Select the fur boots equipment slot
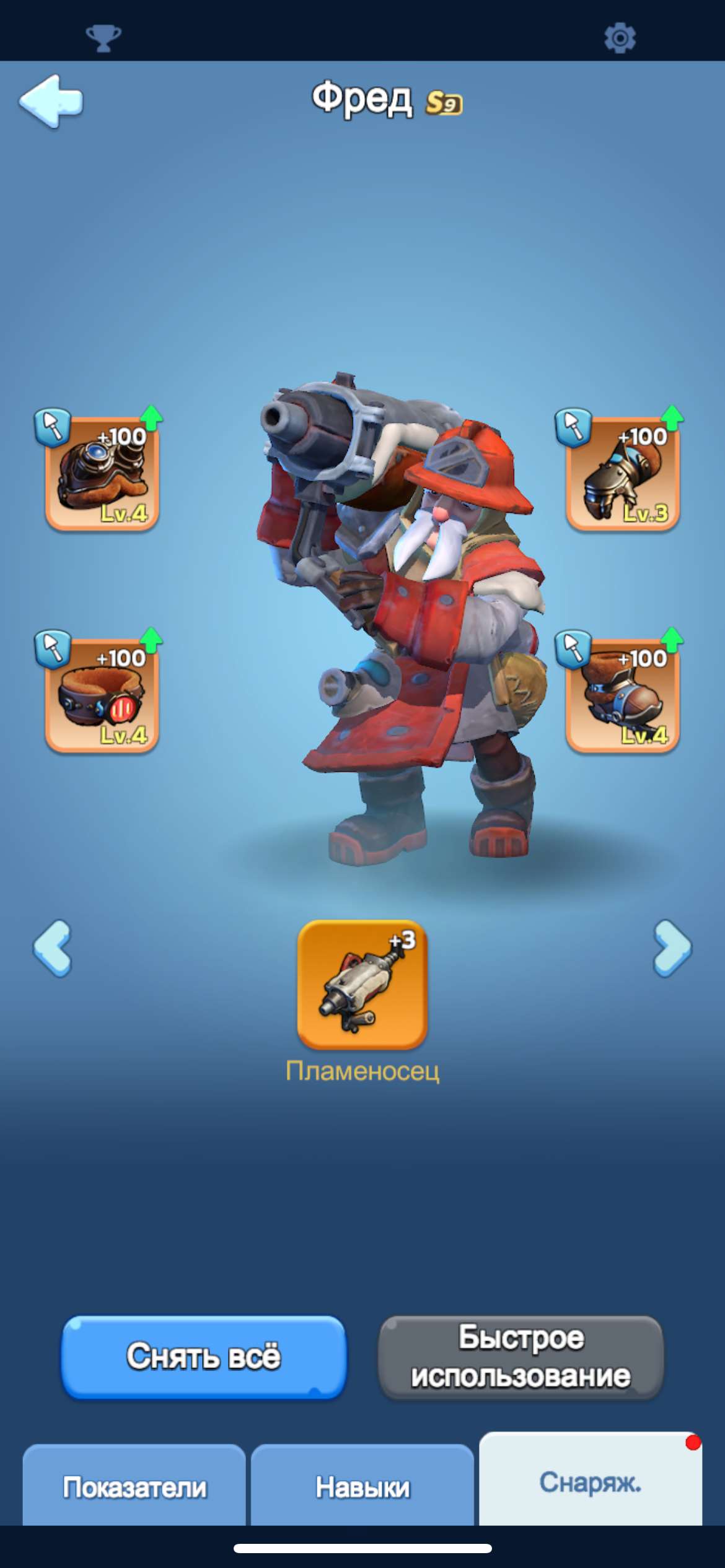This screenshot has width=725, height=1568. click(623, 695)
